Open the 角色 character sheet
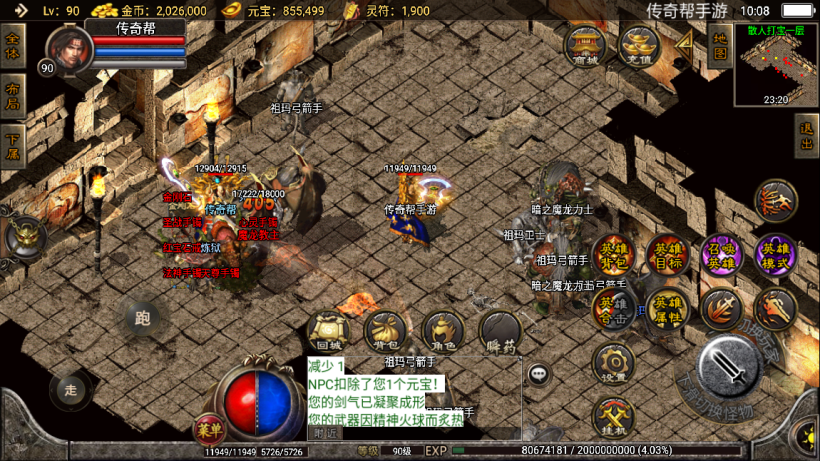The height and width of the screenshot is (461, 820). [442, 333]
